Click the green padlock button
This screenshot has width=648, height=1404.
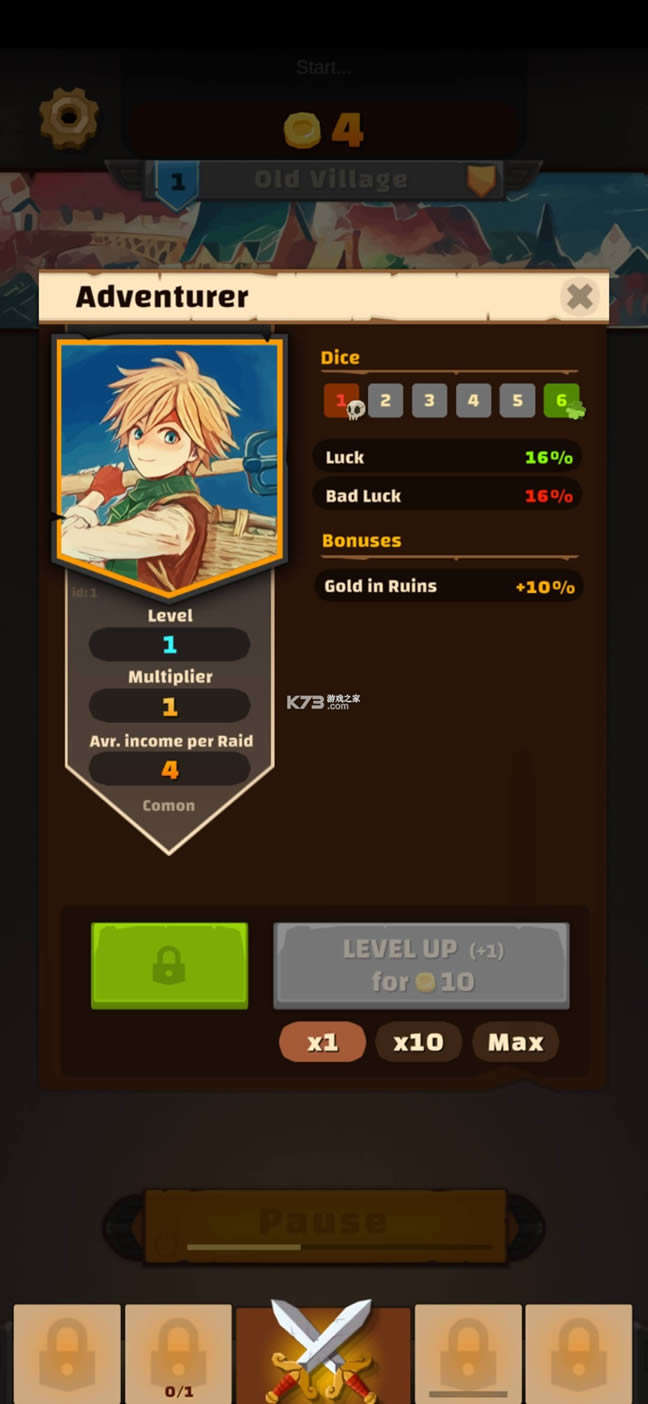tap(169, 965)
